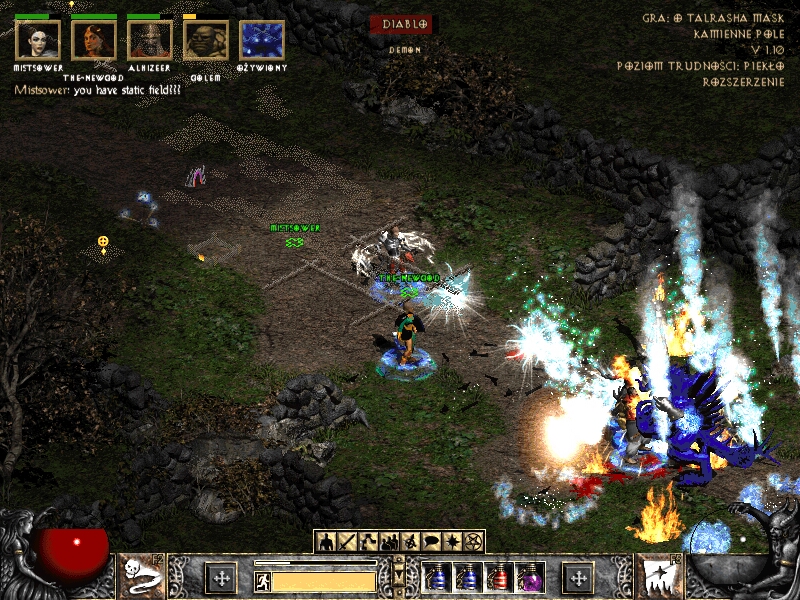This screenshot has width=800, height=600.
Task: Open the game menu pentagram icon
Action: [473, 542]
